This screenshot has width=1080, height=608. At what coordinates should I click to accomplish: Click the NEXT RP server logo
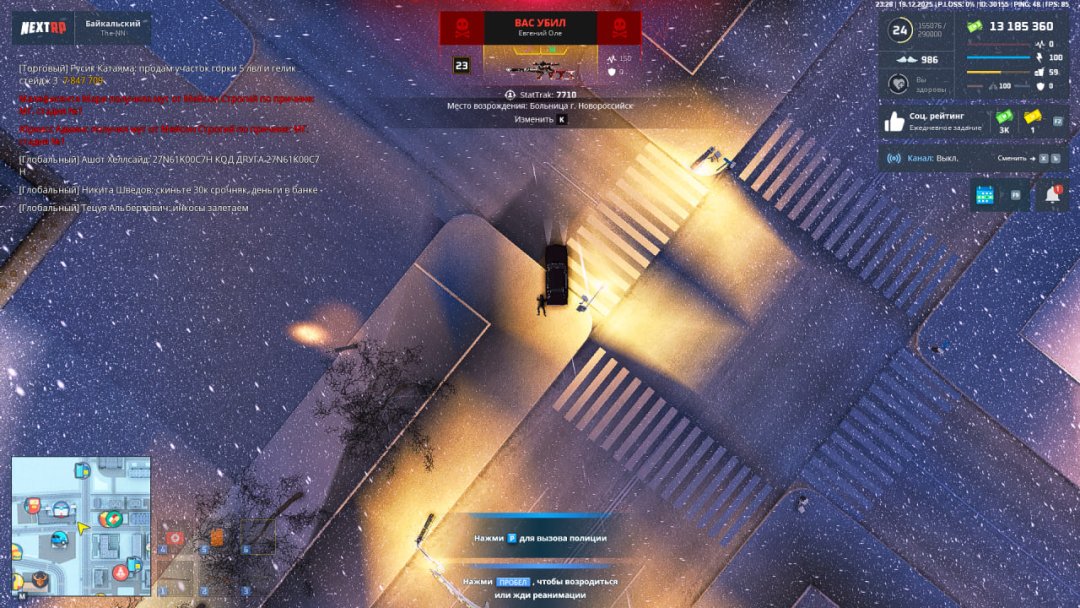(43, 28)
